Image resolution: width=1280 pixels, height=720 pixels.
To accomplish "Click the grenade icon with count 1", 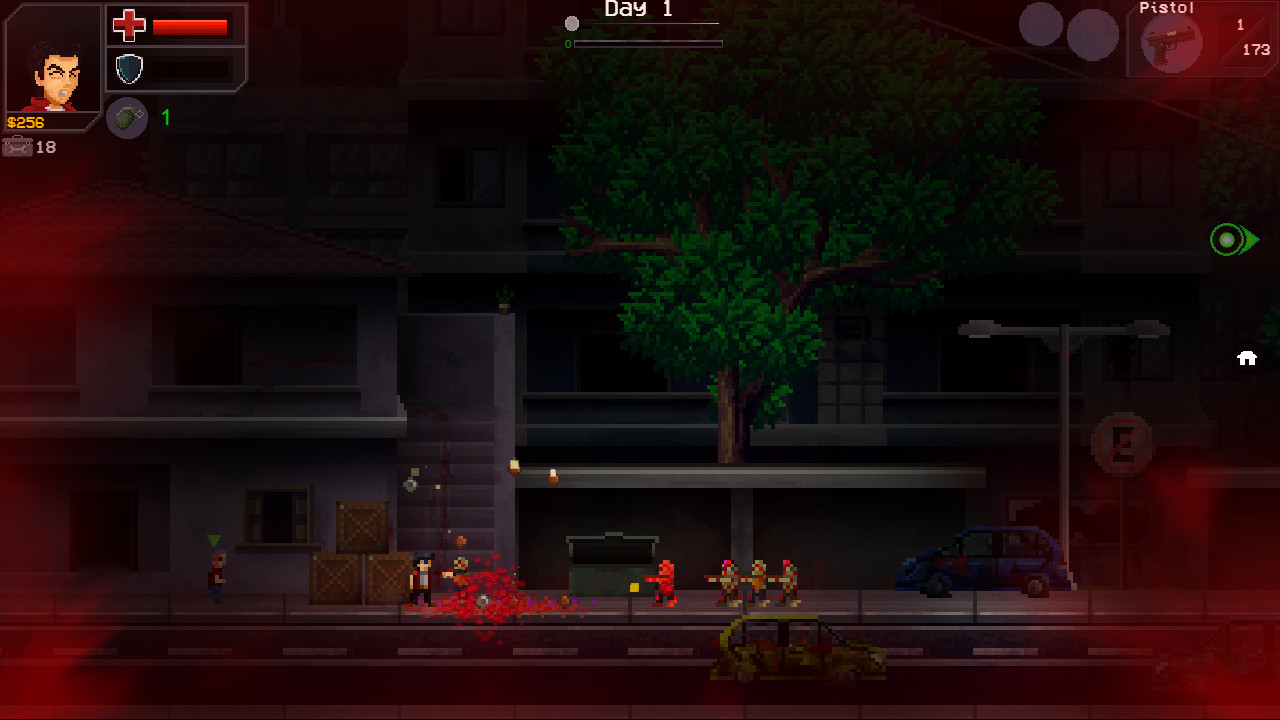I will (127, 118).
